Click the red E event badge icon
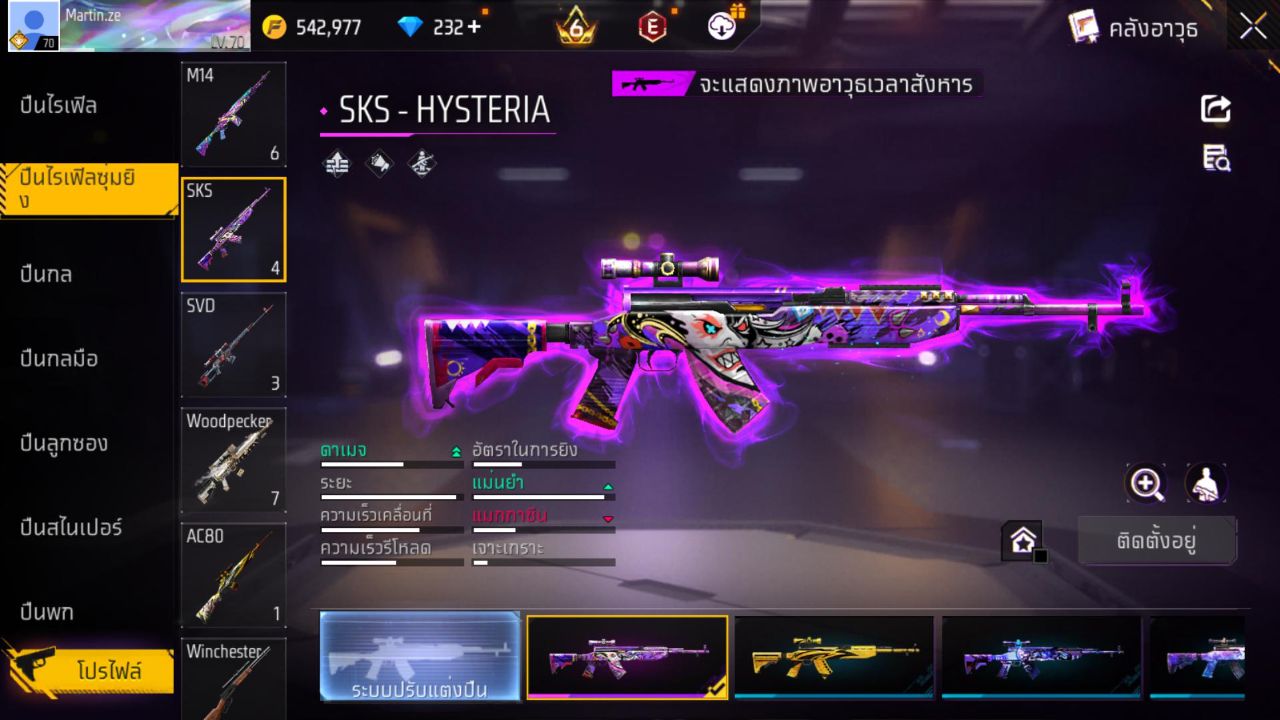1280x720 pixels. coord(653,27)
